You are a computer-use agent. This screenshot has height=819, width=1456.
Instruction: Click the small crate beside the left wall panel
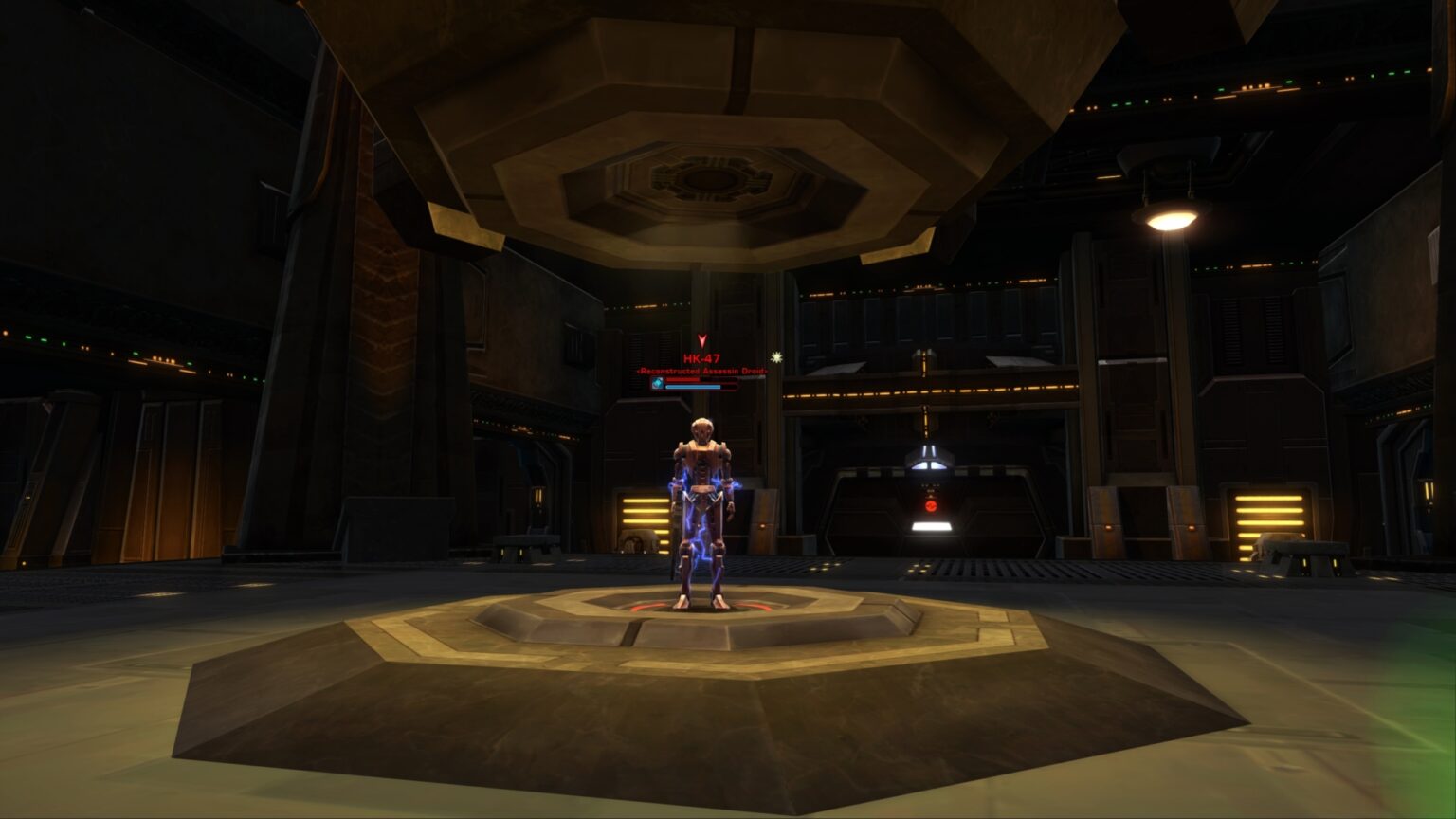[x=637, y=542]
